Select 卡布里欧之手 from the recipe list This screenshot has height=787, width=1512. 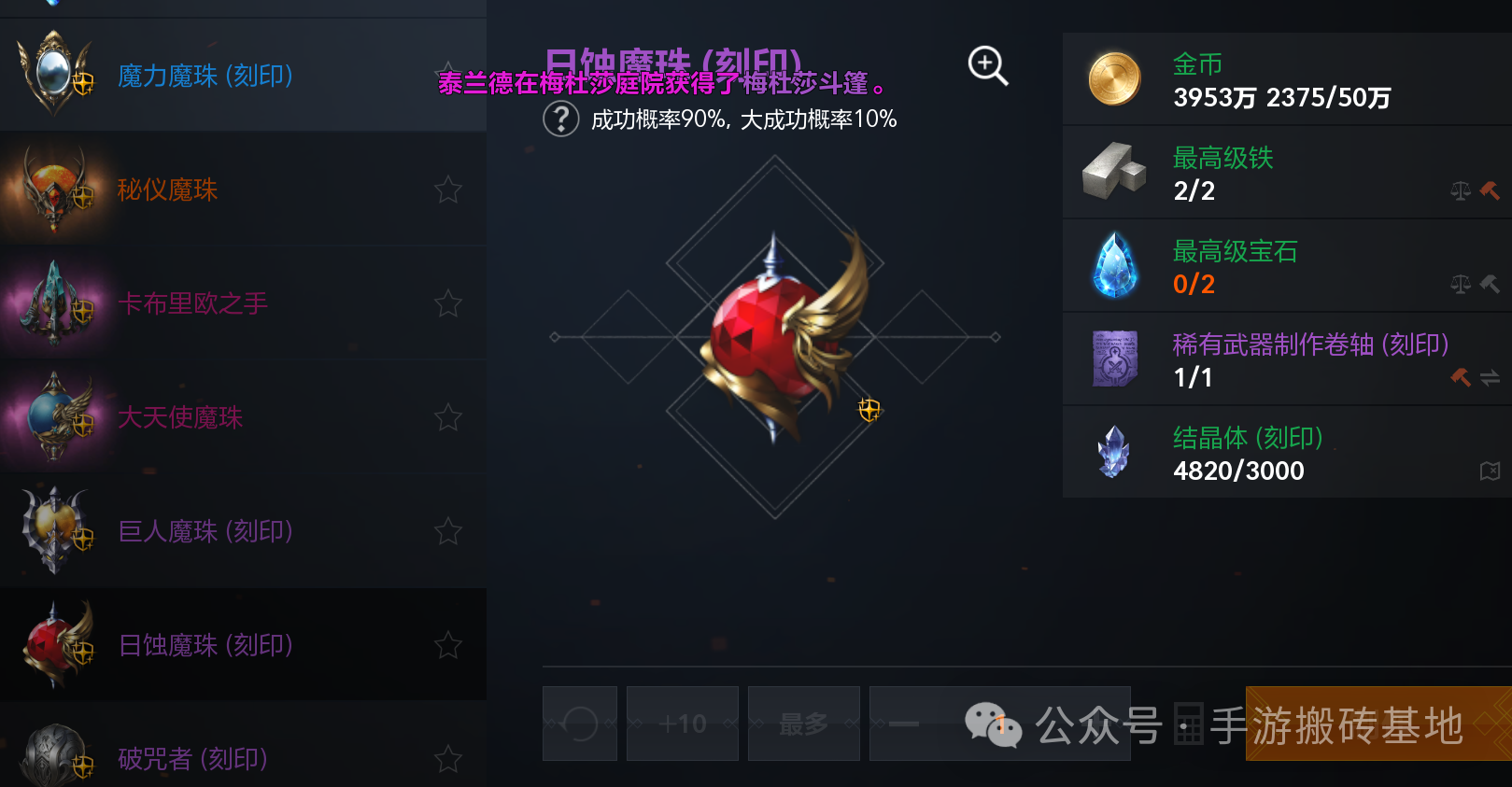(193, 303)
